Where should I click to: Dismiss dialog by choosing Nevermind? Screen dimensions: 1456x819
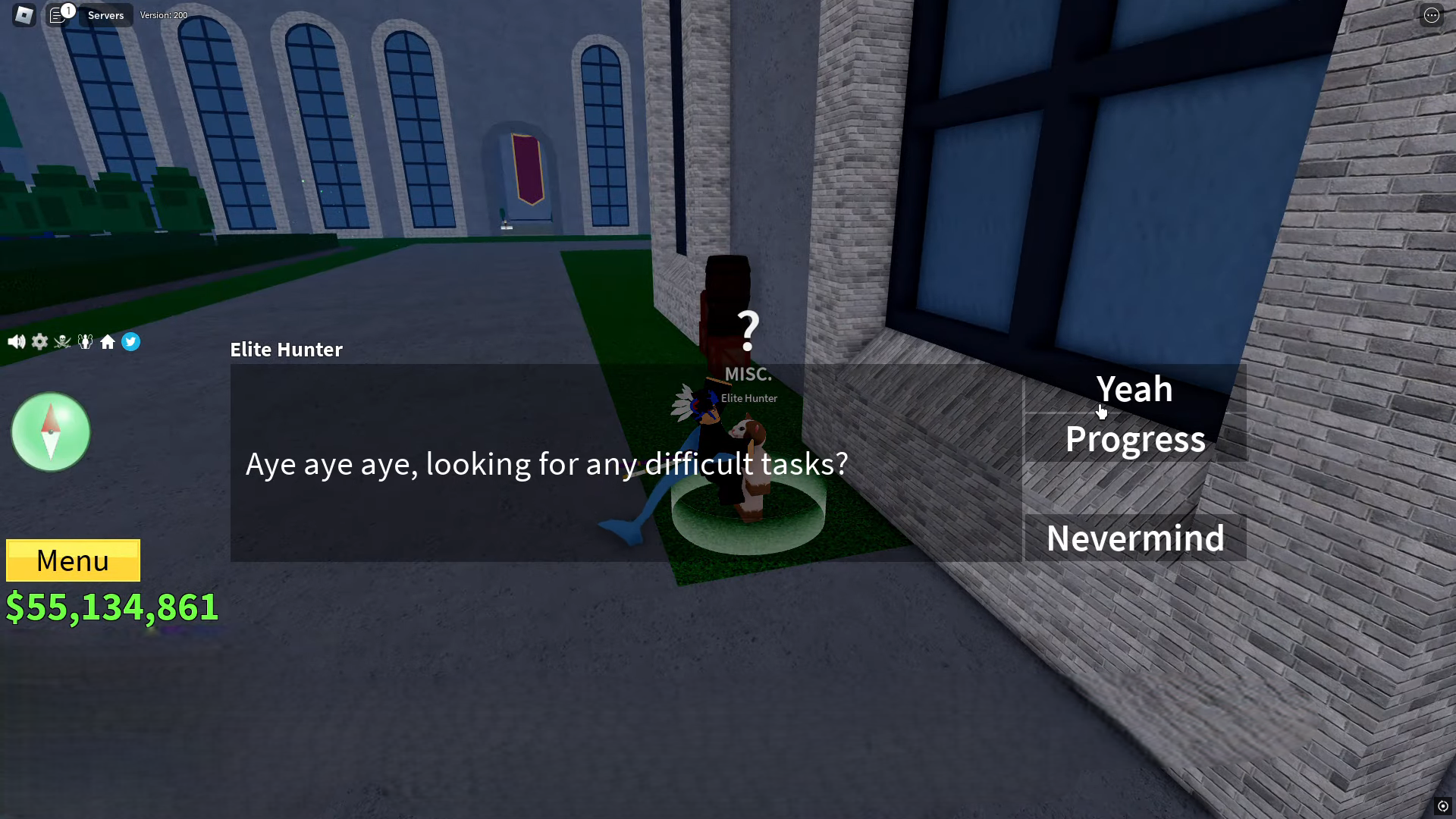pyautogui.click(x=1134, y=537)
